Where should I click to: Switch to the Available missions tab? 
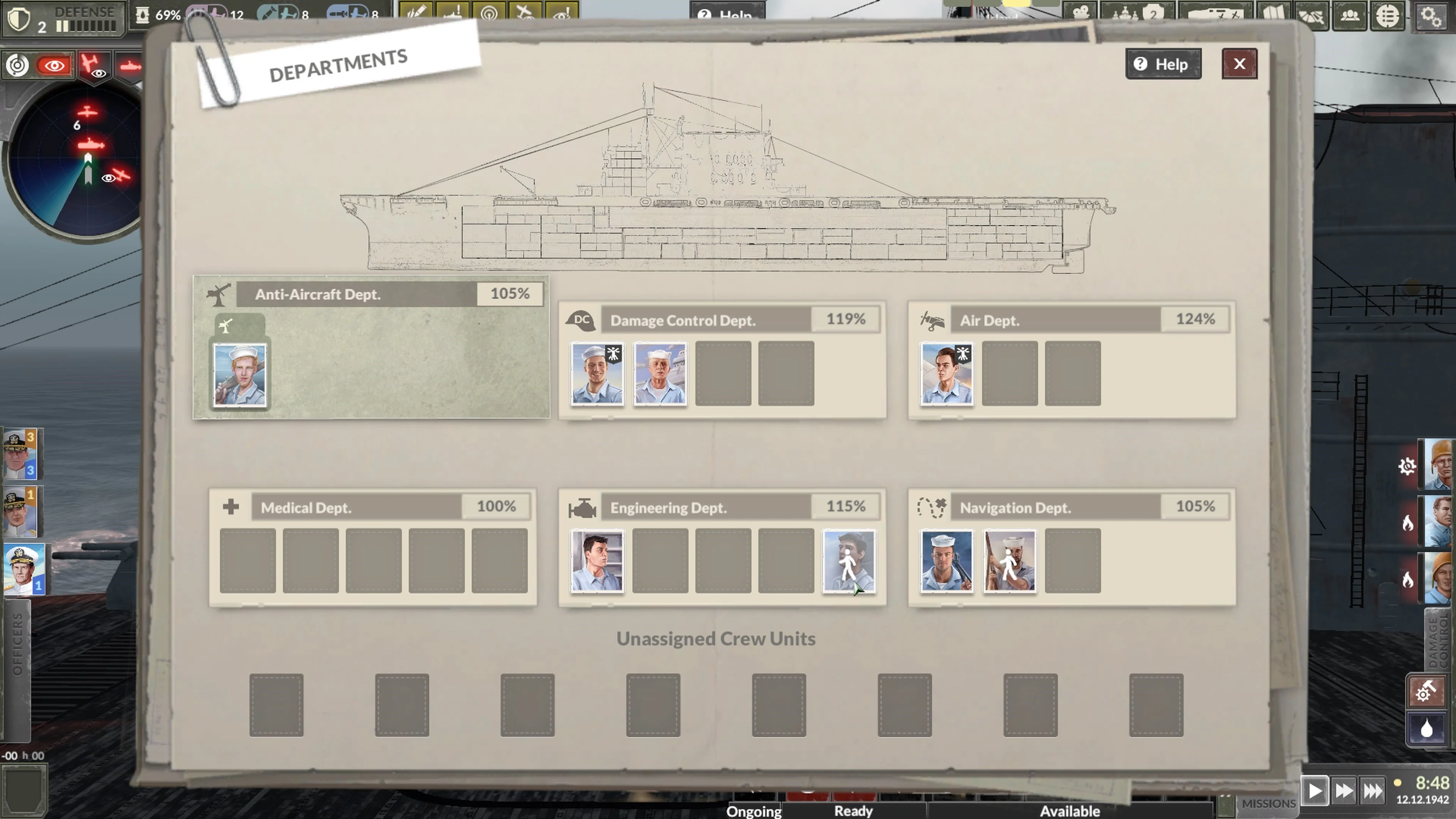click(1070, 811)
